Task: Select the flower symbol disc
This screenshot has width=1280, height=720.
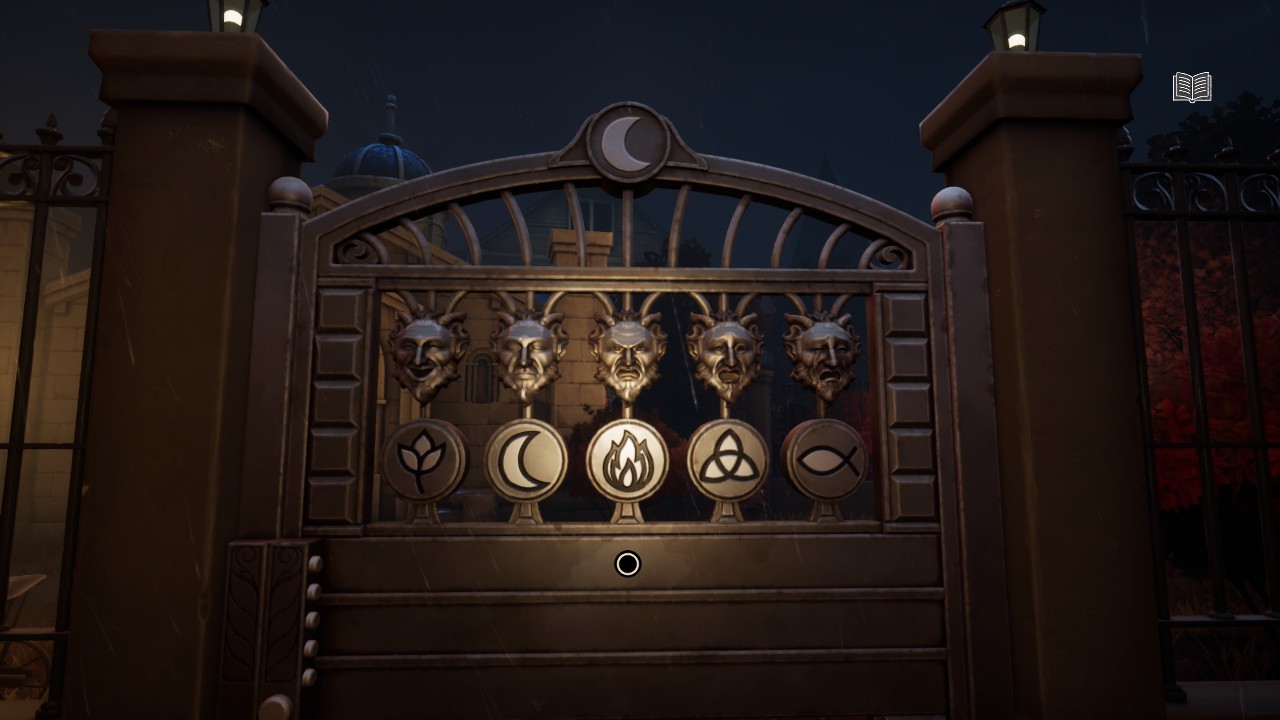Action: [424, 460]
